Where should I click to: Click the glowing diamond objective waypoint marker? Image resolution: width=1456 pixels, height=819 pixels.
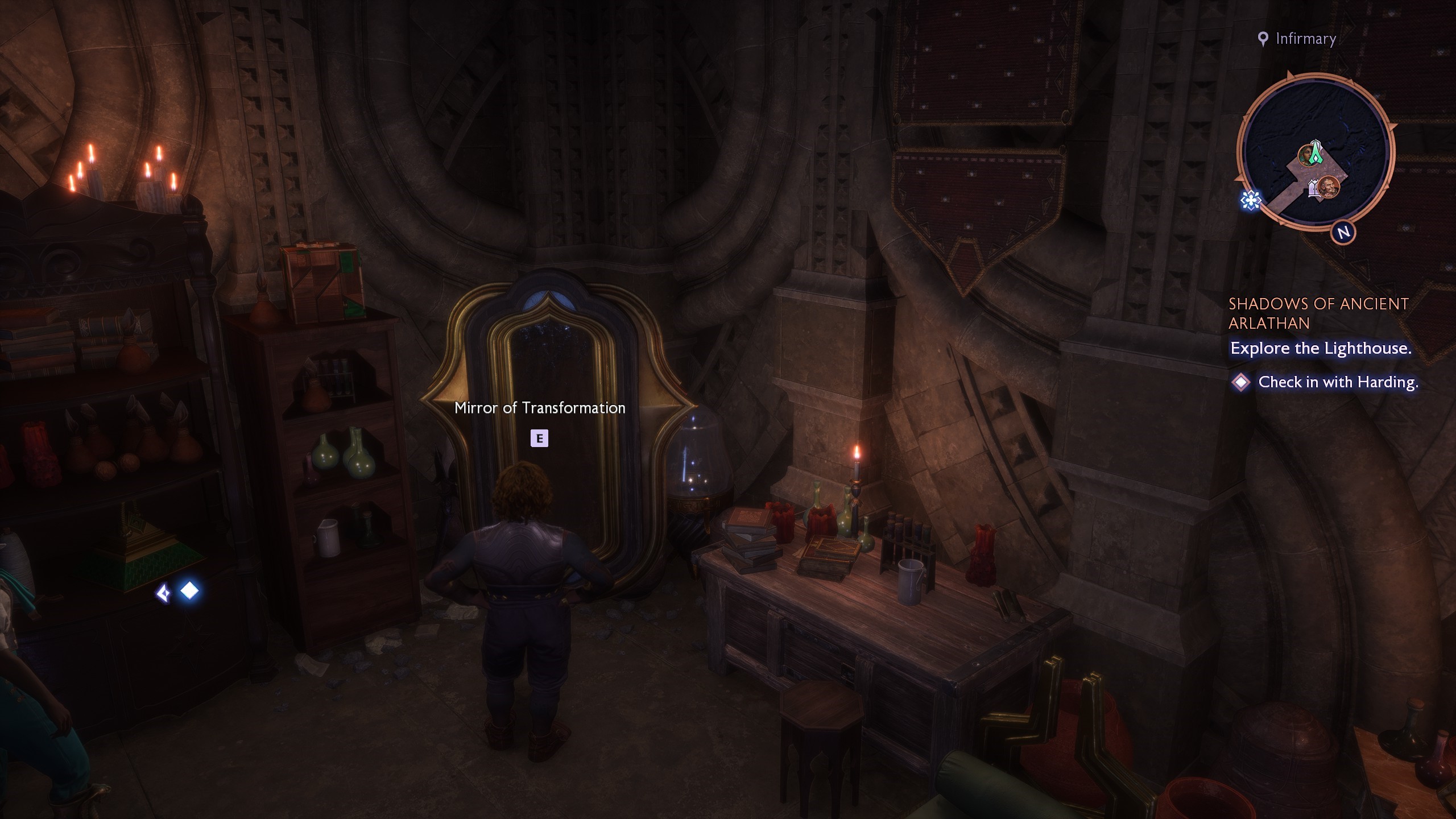point(189,591)
